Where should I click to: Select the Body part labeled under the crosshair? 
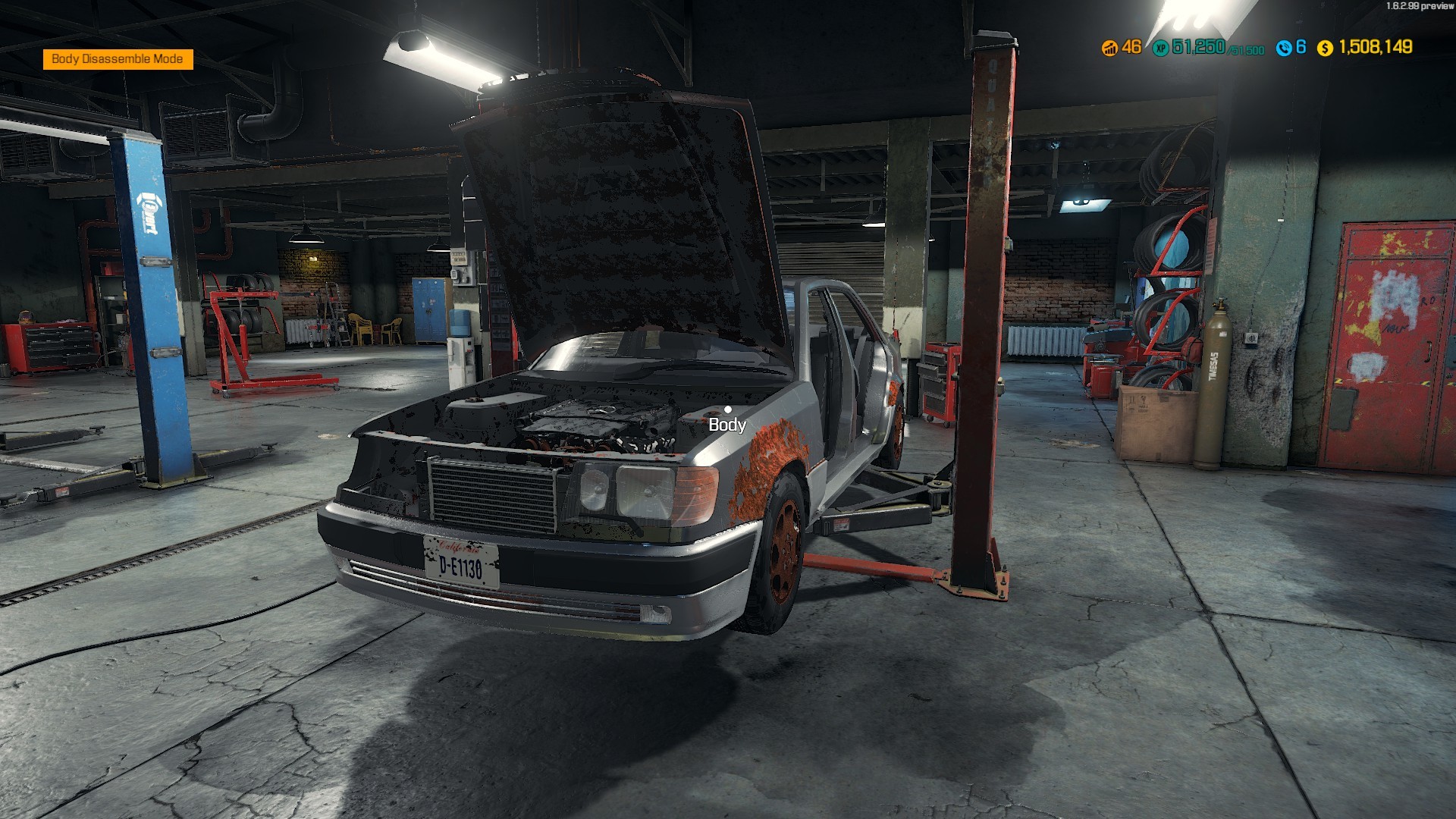726,425
